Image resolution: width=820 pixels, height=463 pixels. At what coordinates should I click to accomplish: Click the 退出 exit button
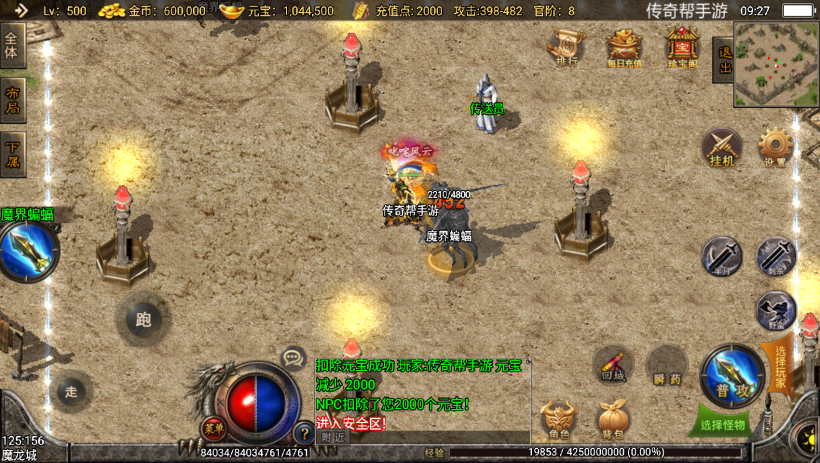pyautogui.click(x=723, y=61)
